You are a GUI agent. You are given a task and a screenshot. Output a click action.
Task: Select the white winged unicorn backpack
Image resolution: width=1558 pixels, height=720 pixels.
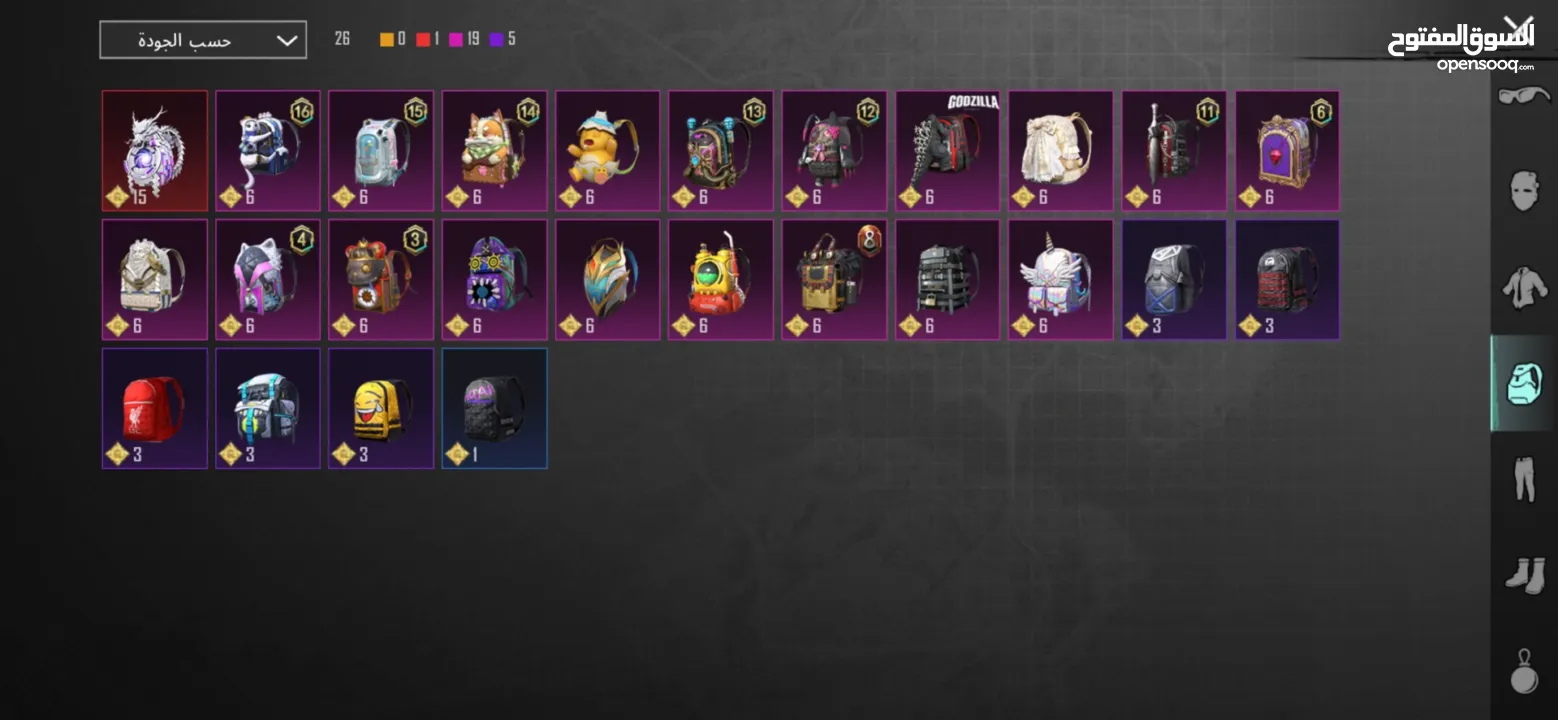(x=1061, y=280)
